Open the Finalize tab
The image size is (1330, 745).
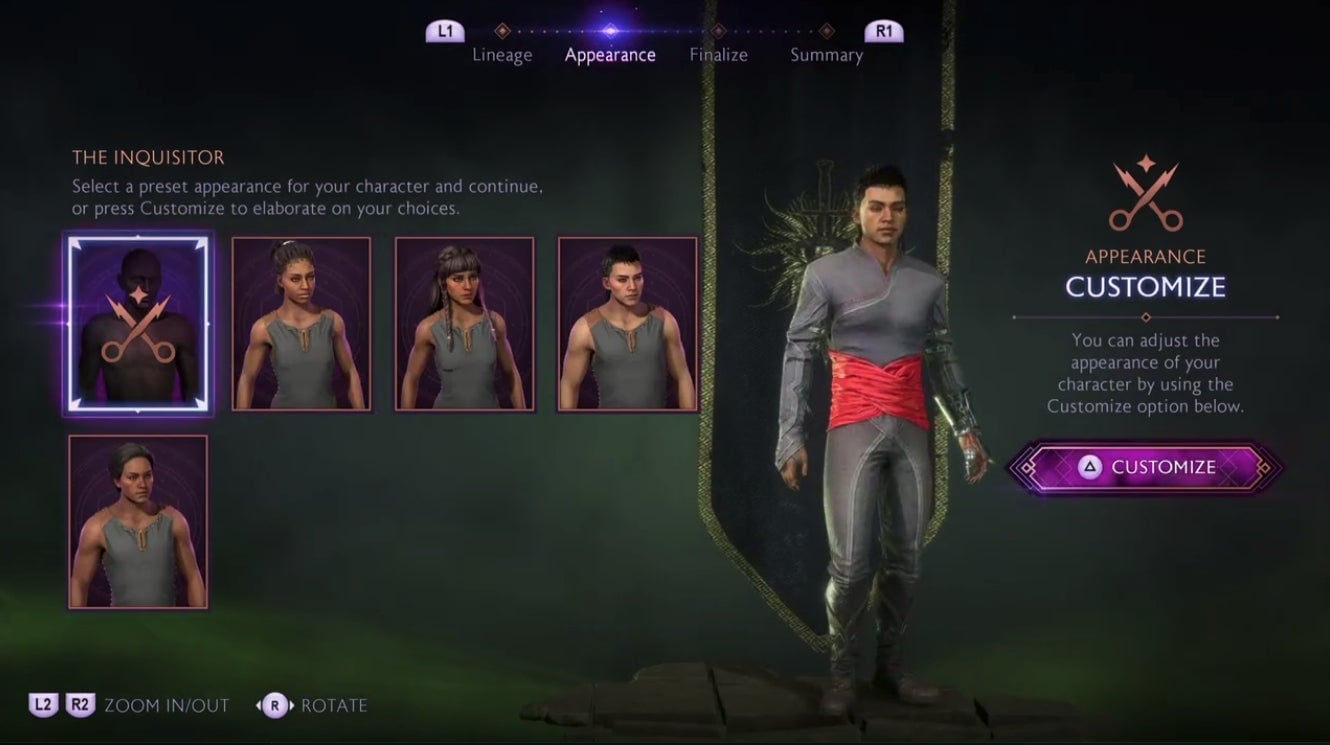tap(718, 54)
